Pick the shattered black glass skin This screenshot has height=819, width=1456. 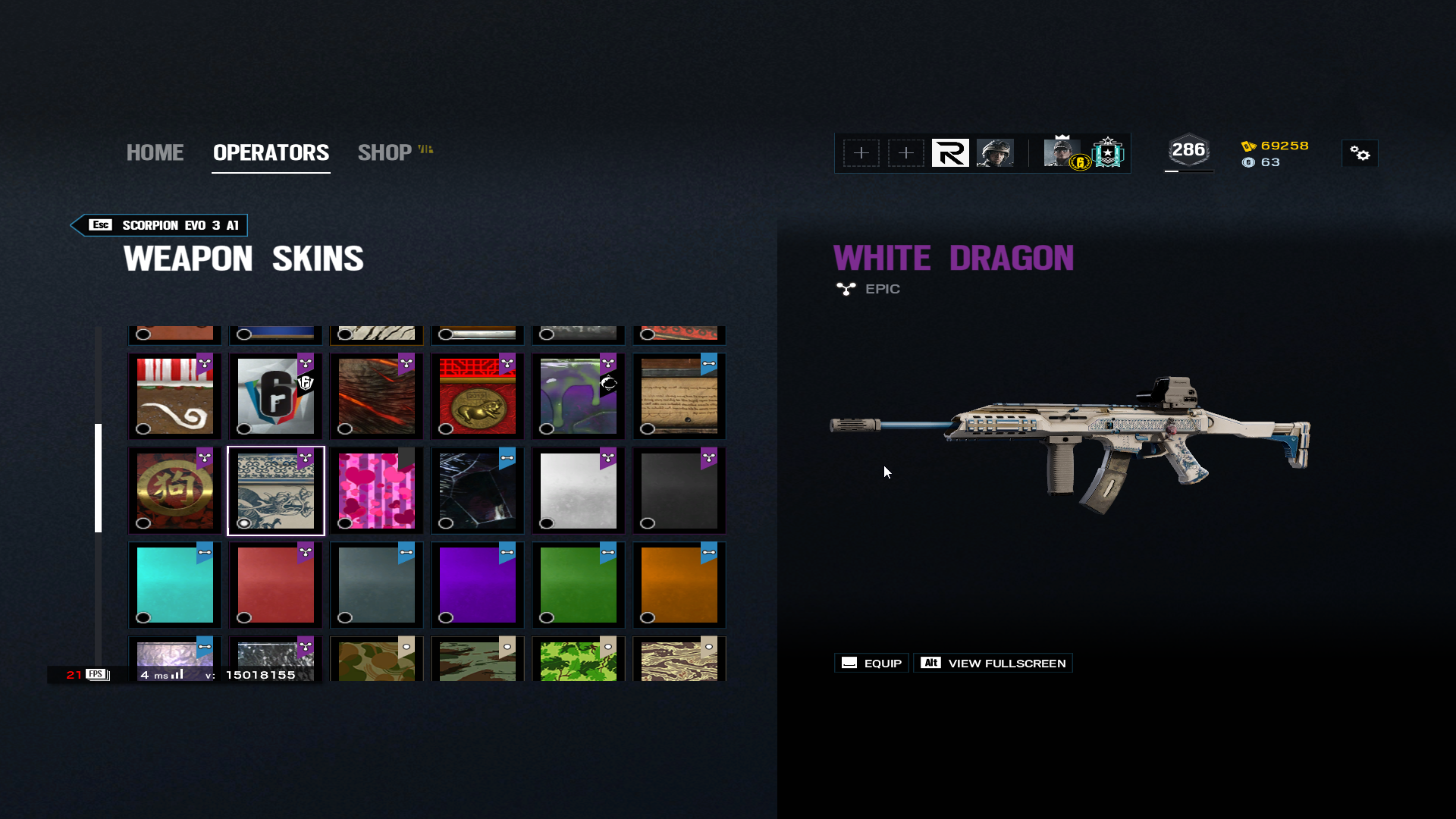pos(477,491)
